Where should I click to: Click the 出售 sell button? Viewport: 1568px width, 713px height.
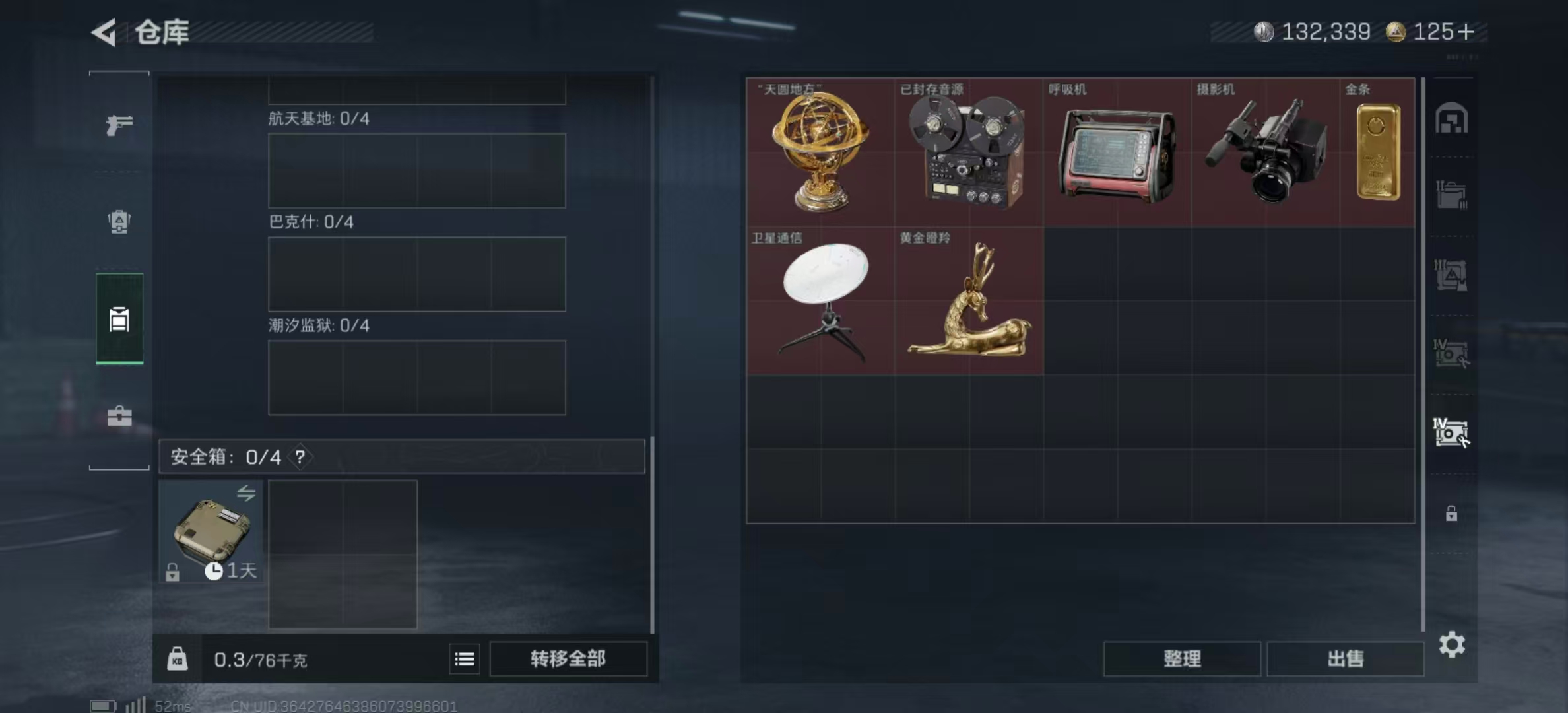(x=1346, y=659)
